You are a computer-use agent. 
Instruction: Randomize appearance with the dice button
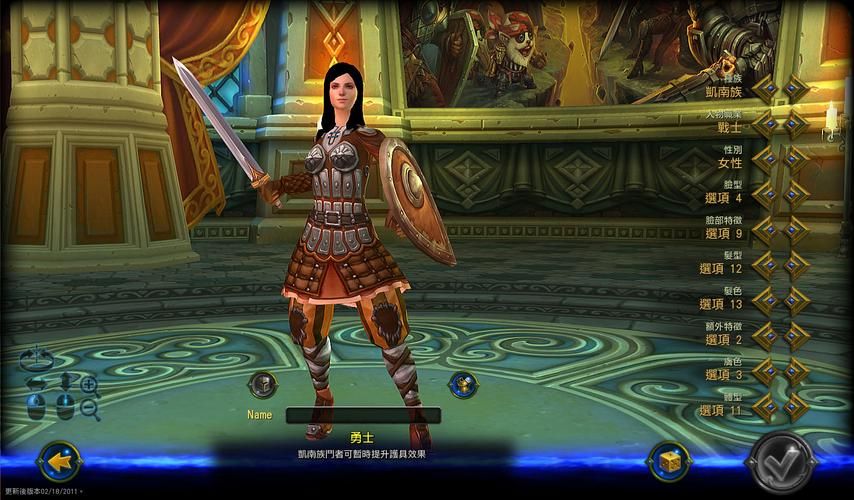(x=669, y=461)
